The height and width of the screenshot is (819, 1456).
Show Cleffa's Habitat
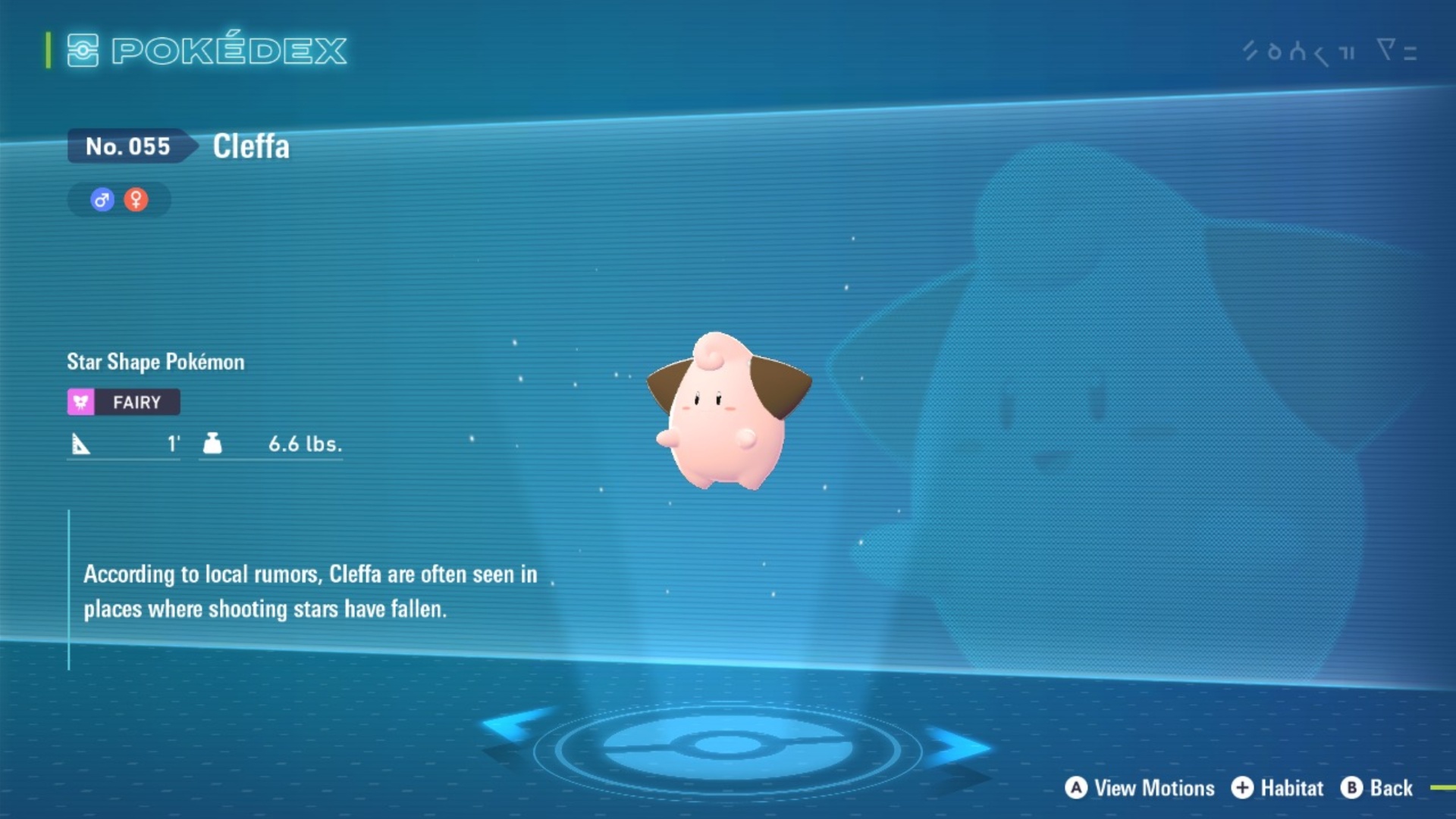(x=1277, y=788)
